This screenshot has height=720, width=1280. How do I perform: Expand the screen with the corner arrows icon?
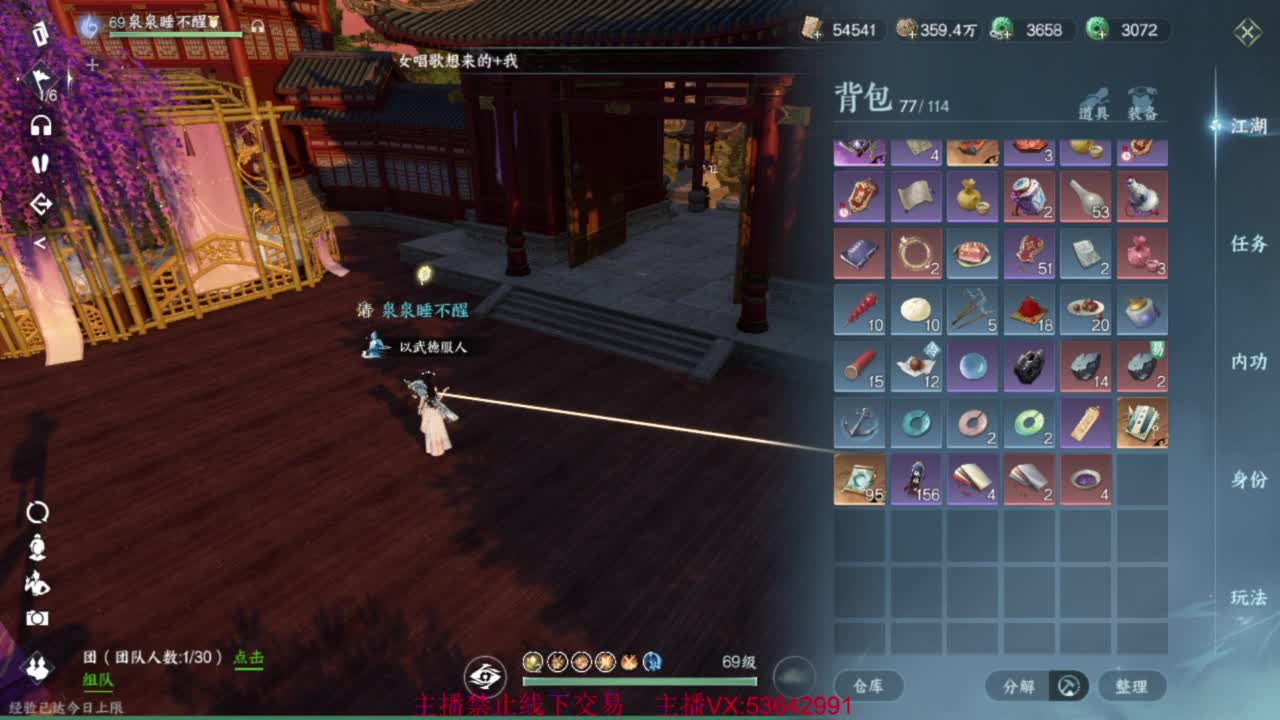(1247, 34)
